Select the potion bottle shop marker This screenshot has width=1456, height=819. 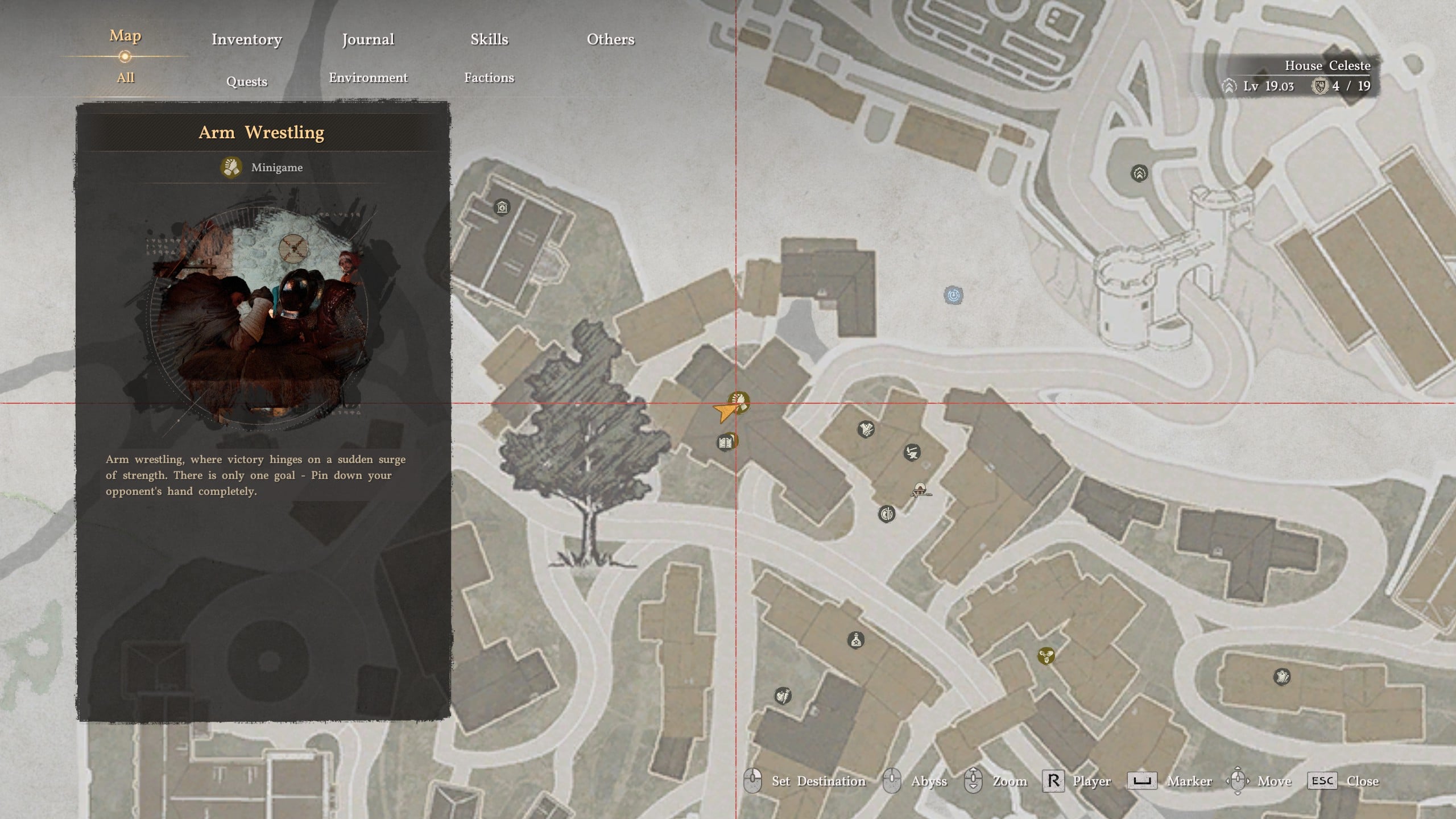(x=856, y=640)
